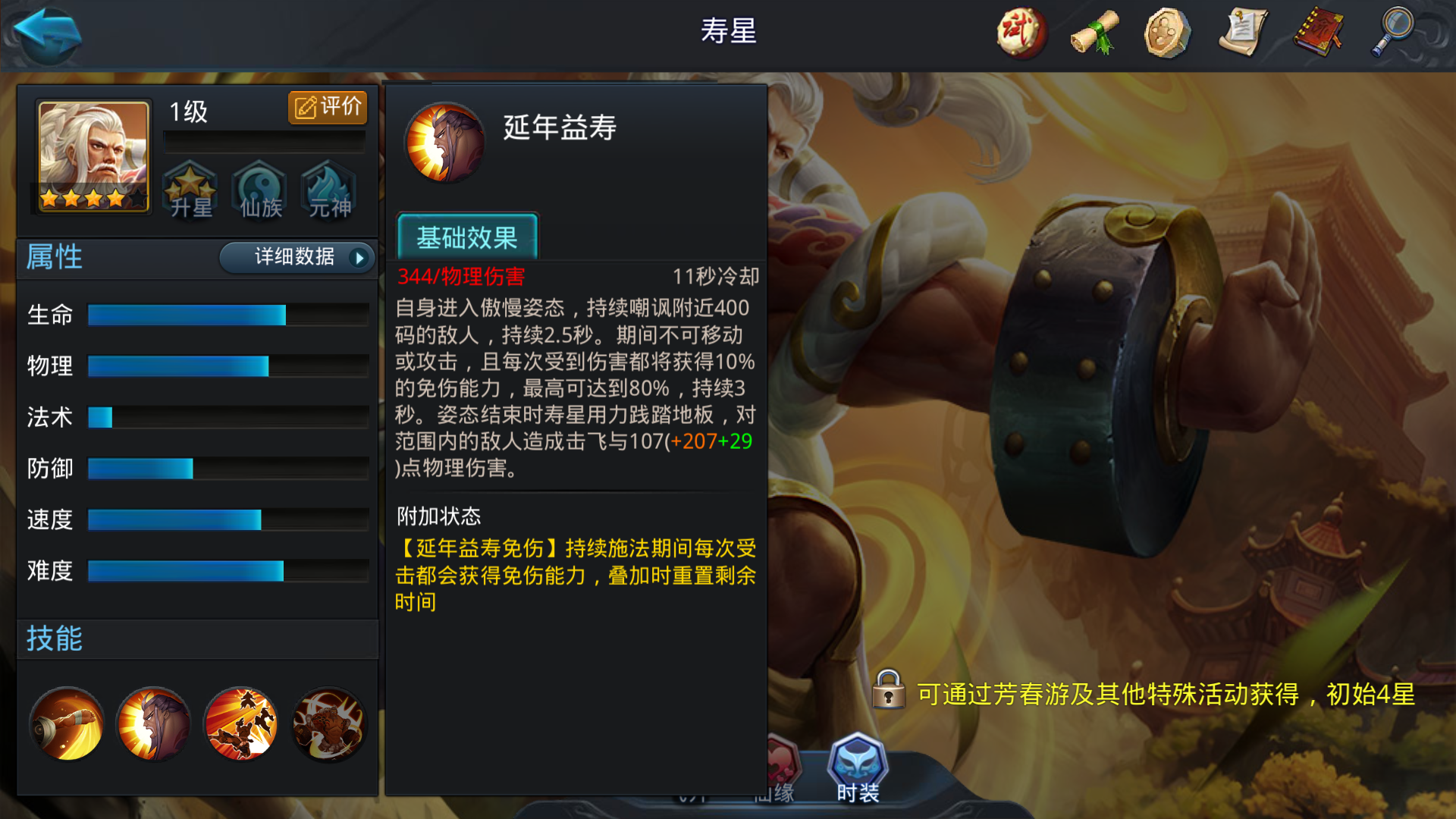
Task: Select the first skill icon (bandaged fist)
Action: pyautogui.click(x=67, y=723)
